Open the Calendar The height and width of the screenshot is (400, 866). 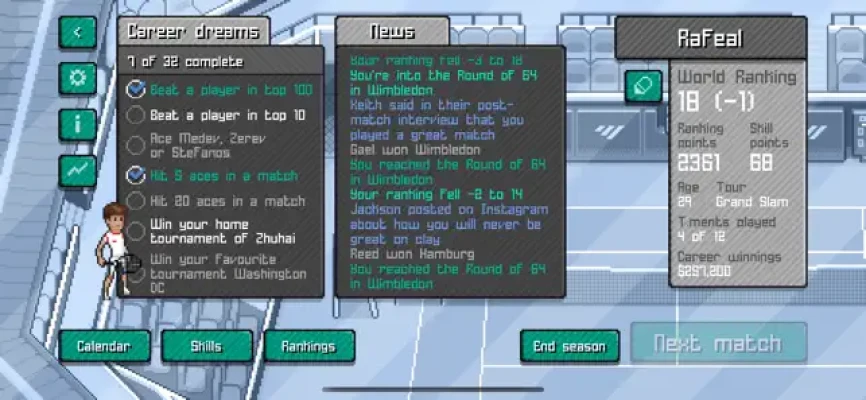104,346
